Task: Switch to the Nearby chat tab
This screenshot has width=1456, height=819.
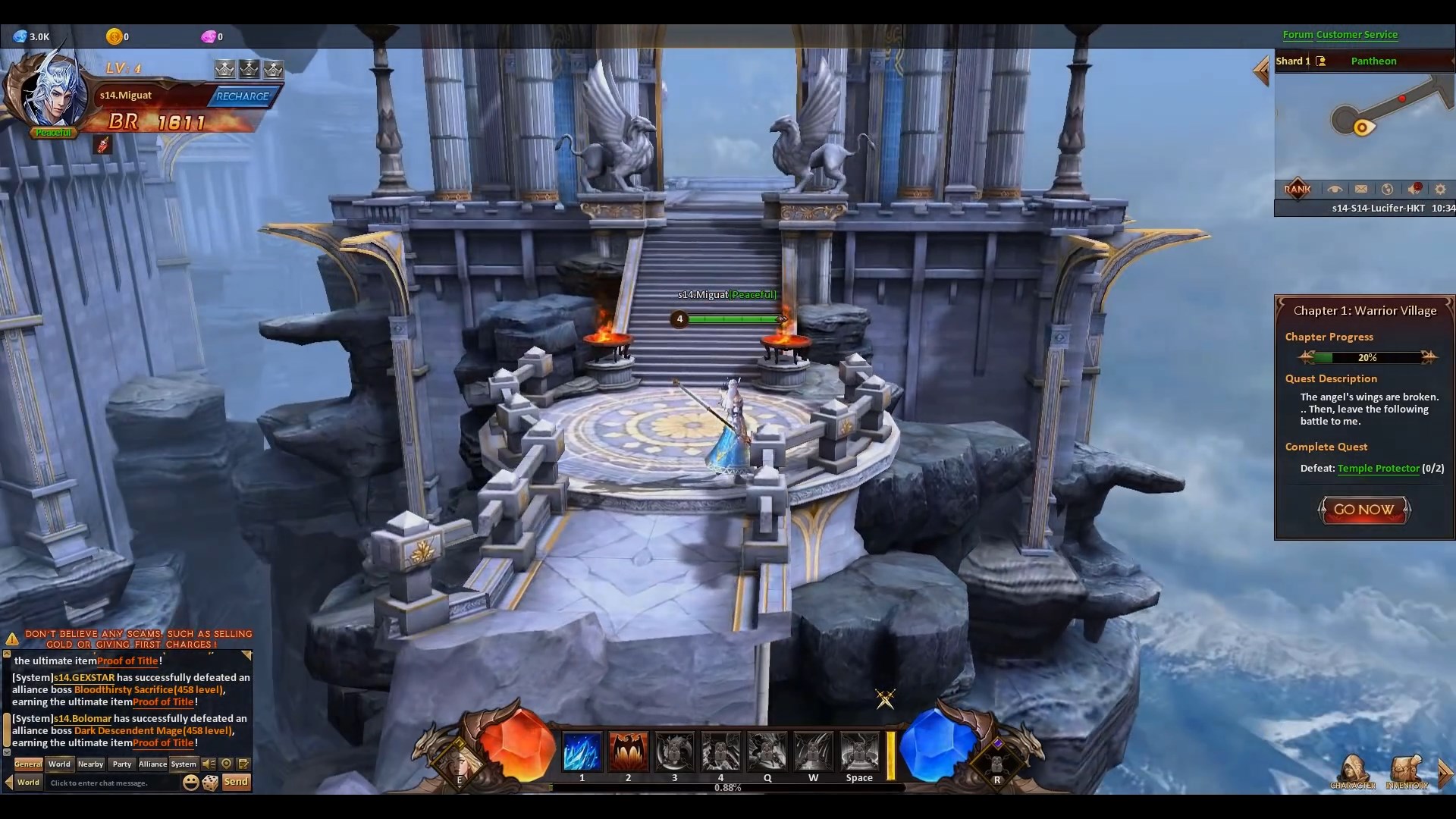Action: point(90,764)
